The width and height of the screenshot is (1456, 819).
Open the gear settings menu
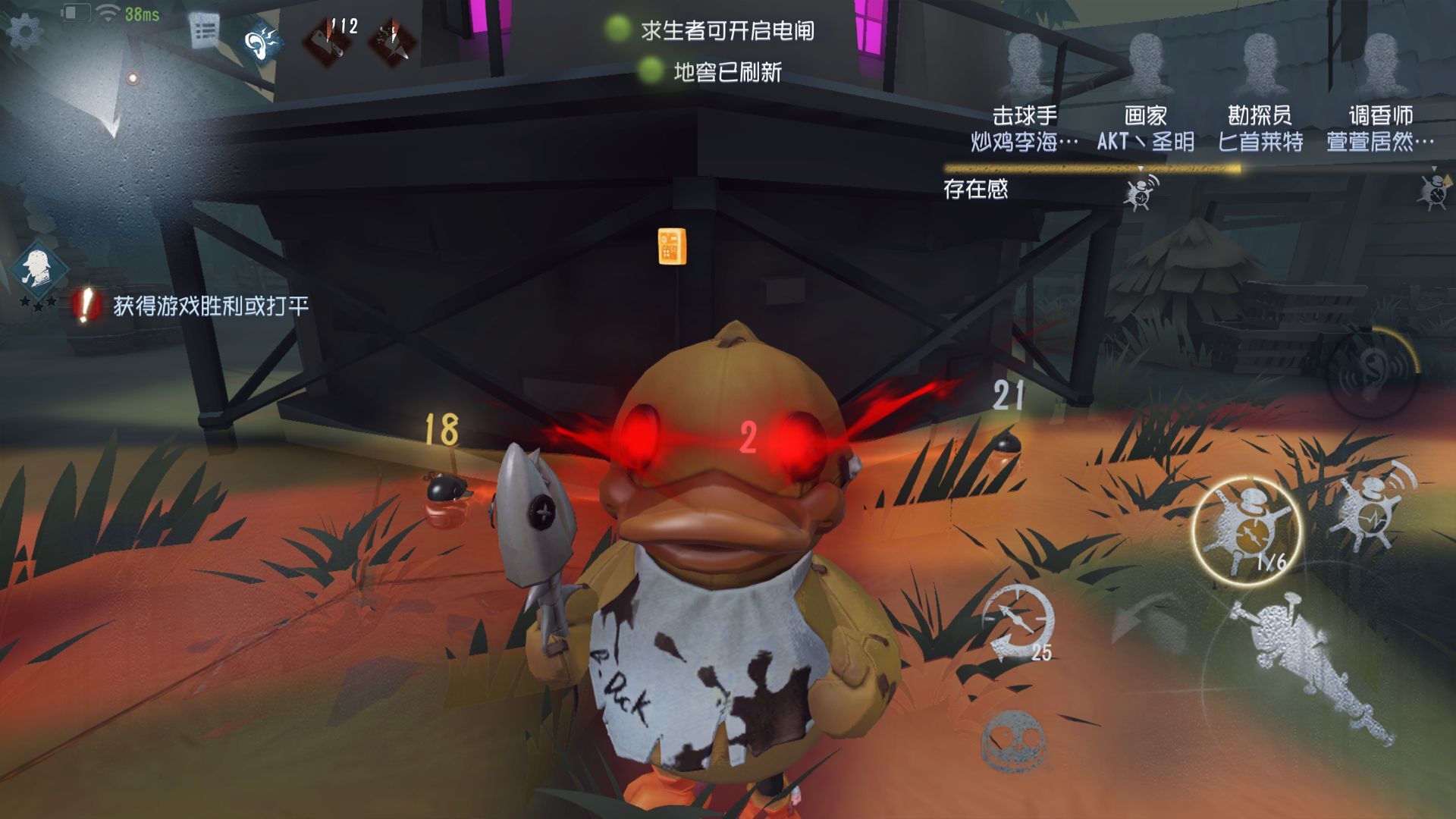click(x=24, y=32)
